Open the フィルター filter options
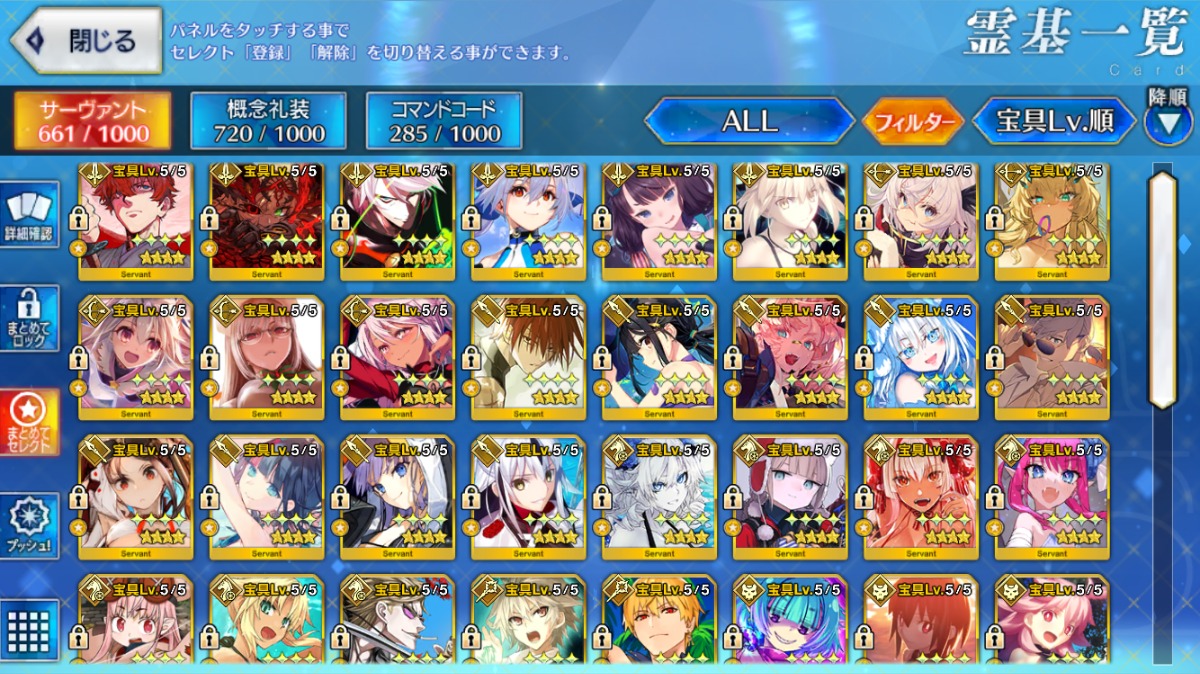The height and width of the screenshot is (674, 1200). click(912, 122)
